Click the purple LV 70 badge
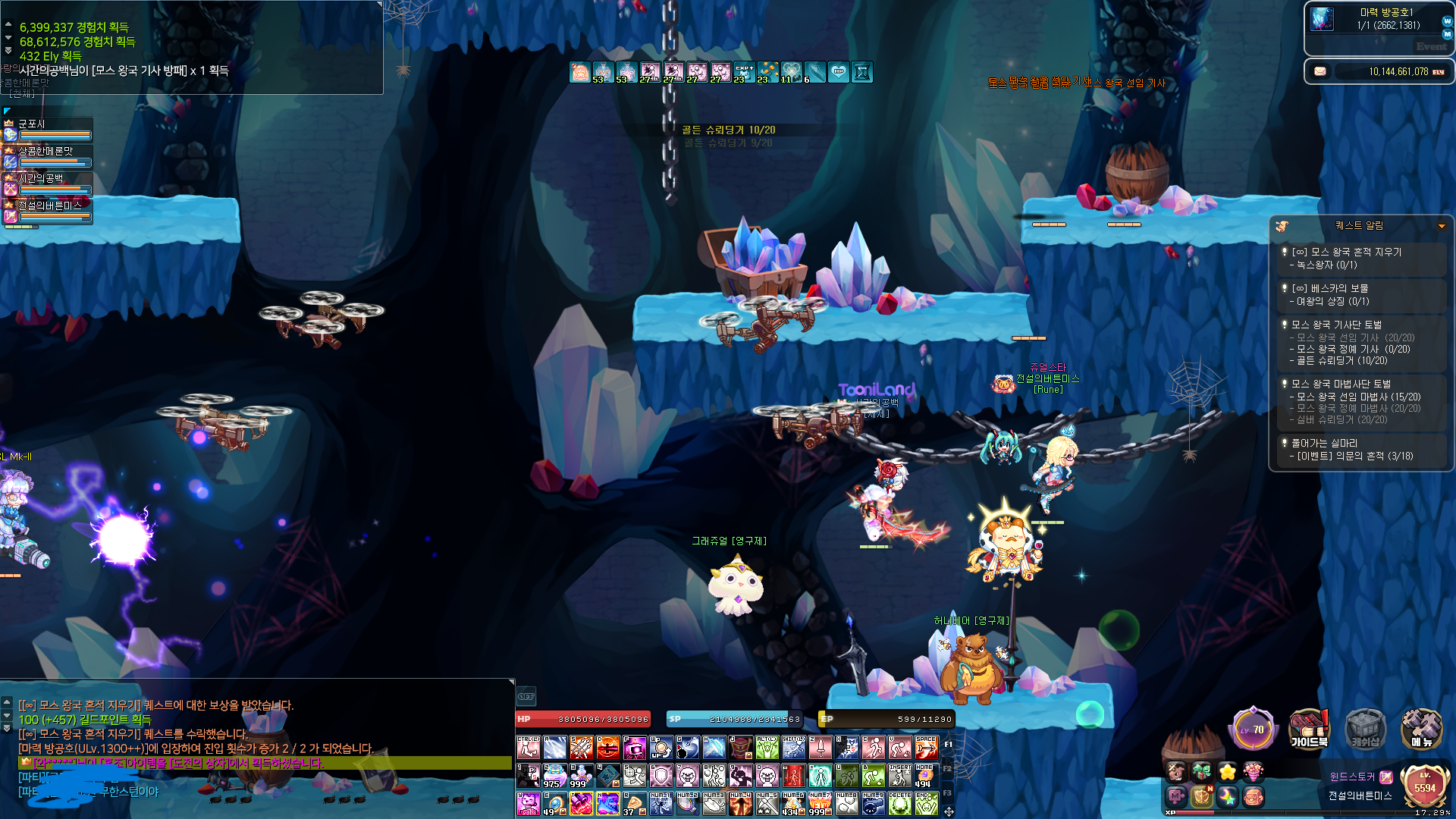 pos(1253,730)
